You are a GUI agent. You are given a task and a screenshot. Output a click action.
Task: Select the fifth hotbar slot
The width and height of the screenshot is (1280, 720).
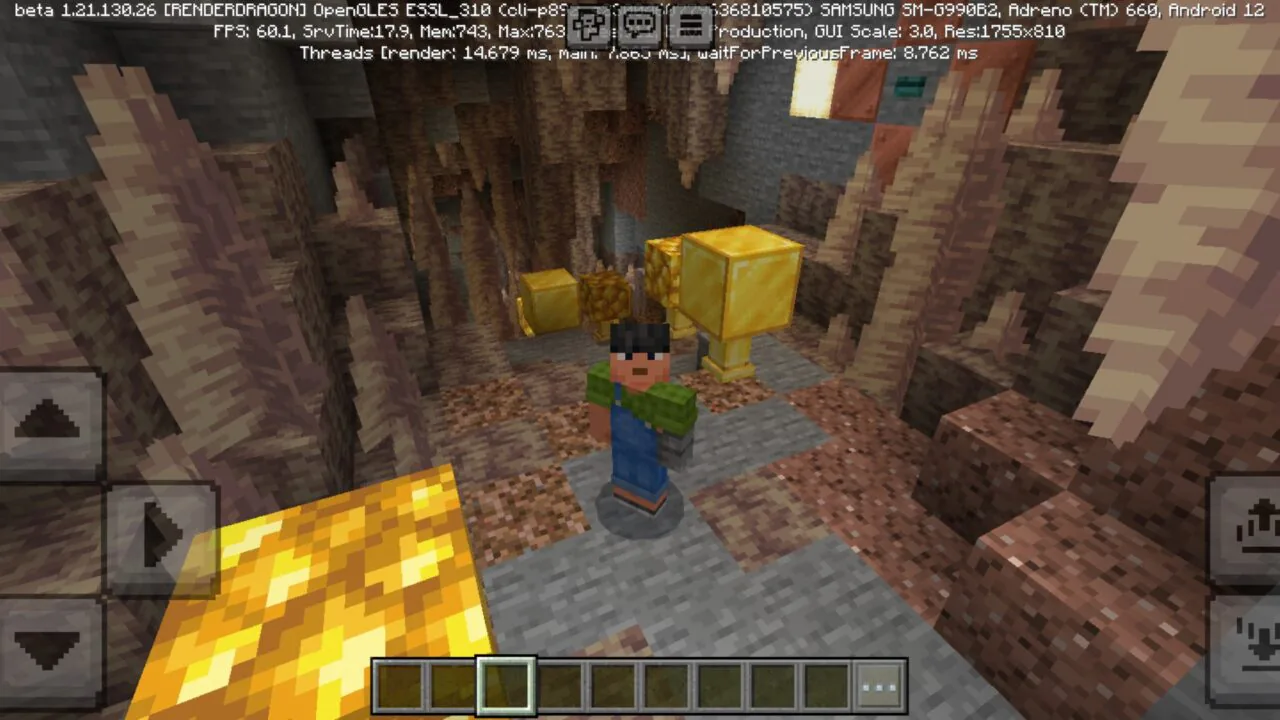coord(614,685)
